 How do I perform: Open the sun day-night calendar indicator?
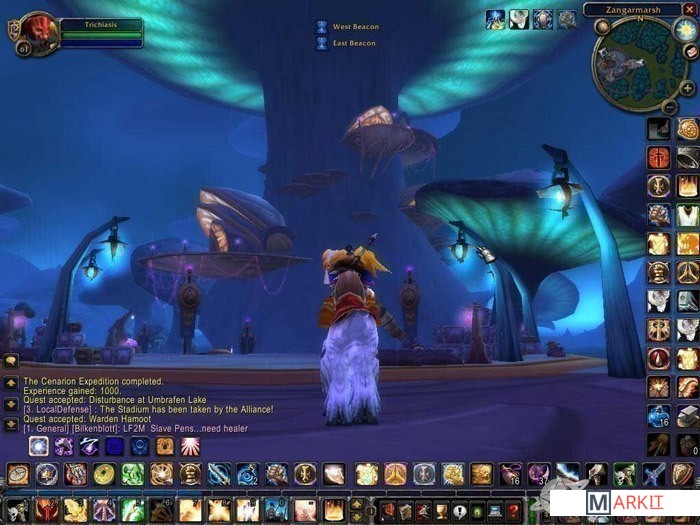pos(684,29)
